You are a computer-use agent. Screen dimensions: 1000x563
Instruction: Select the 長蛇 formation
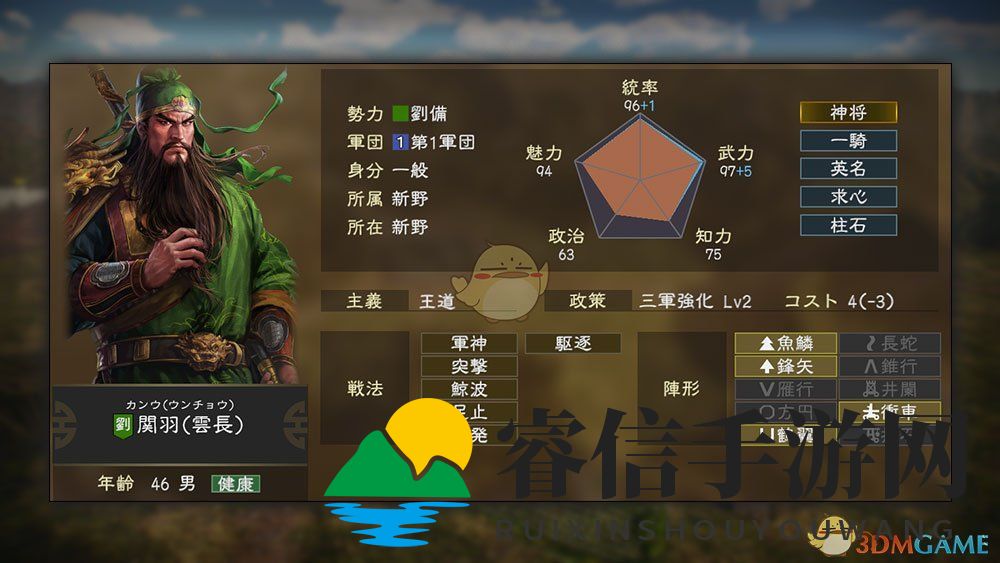point(890,344)
